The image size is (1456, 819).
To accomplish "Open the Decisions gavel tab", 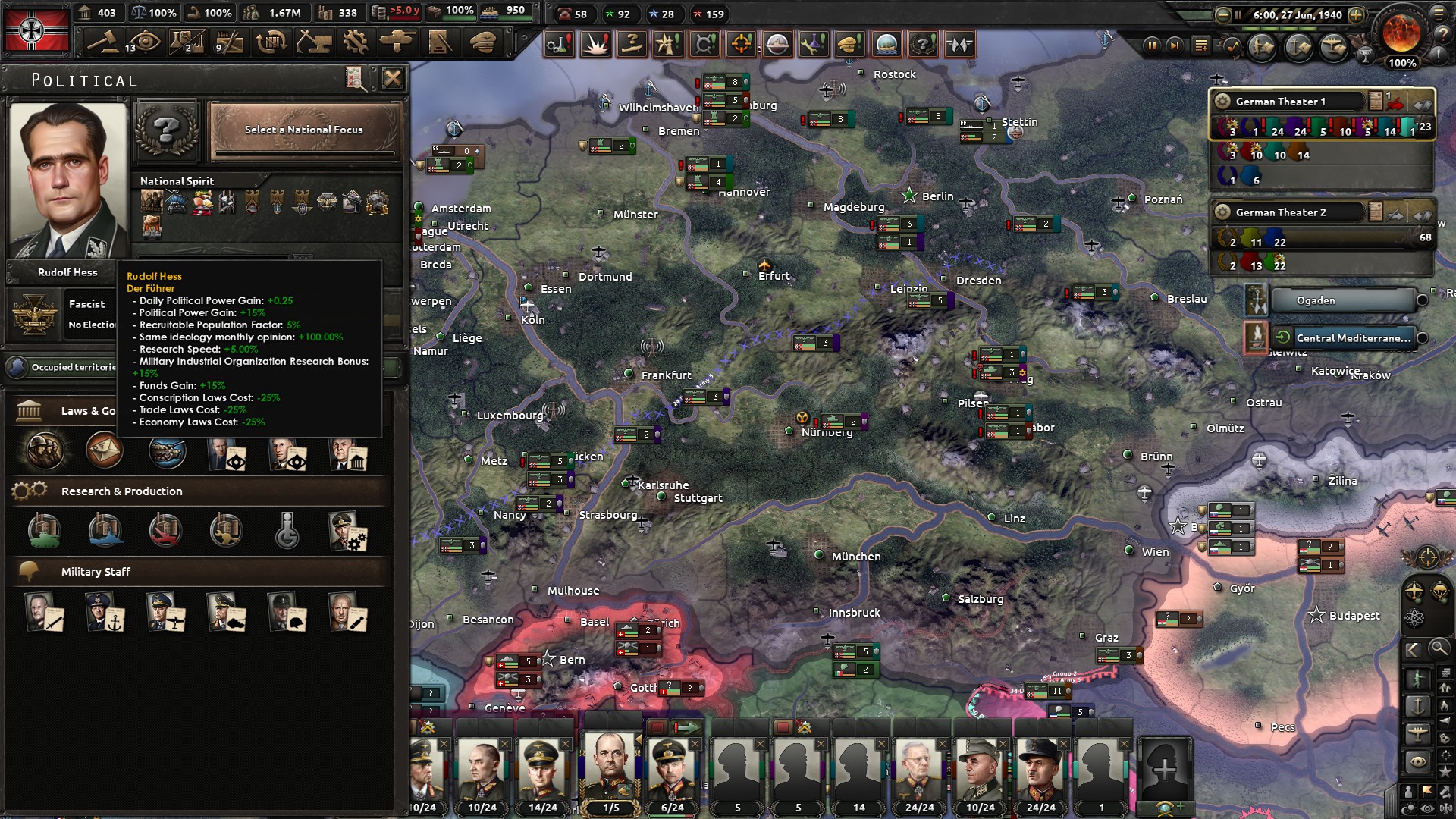I will coord(104,42).
